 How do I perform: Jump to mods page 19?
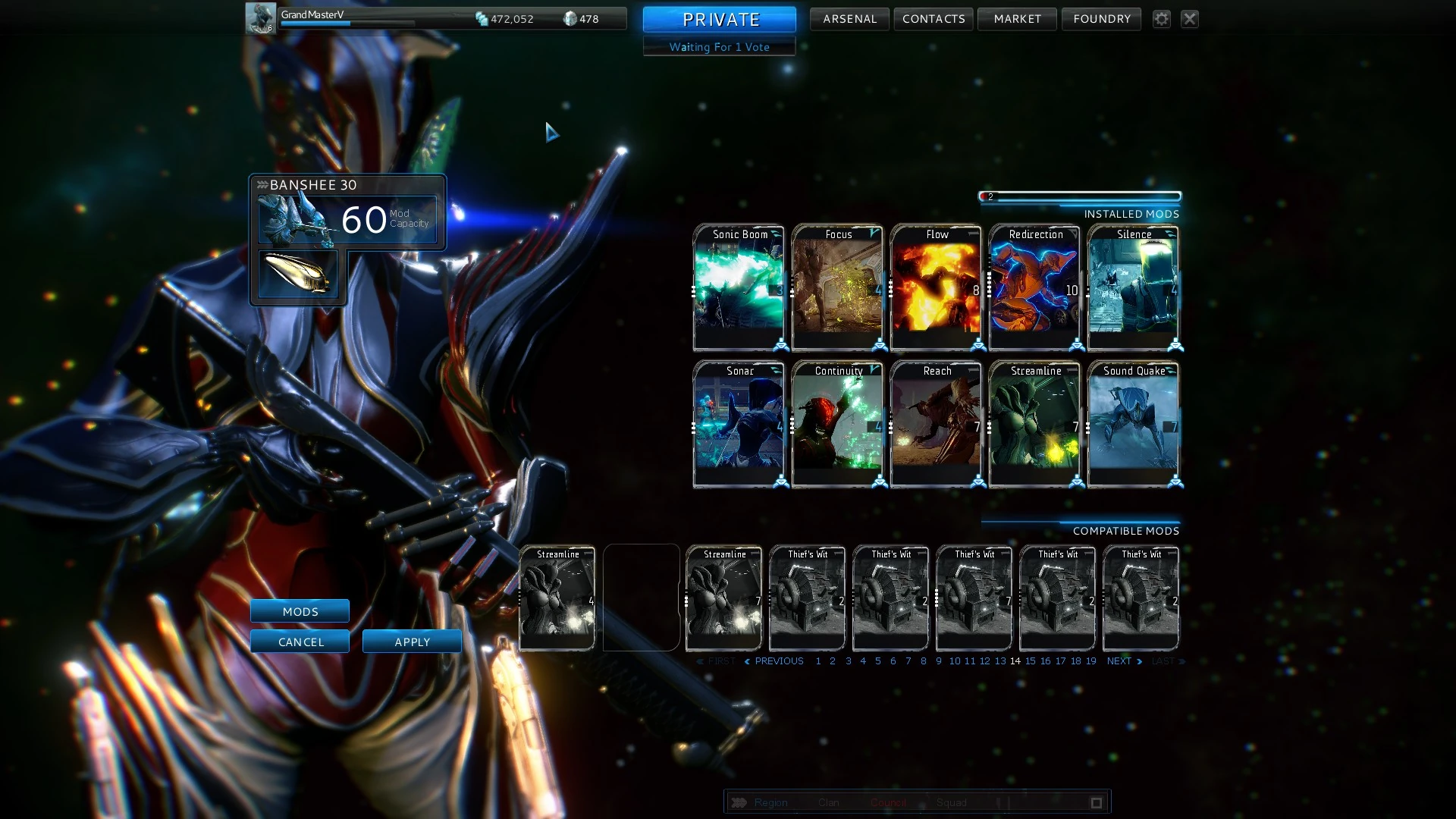click(1090, 661)
